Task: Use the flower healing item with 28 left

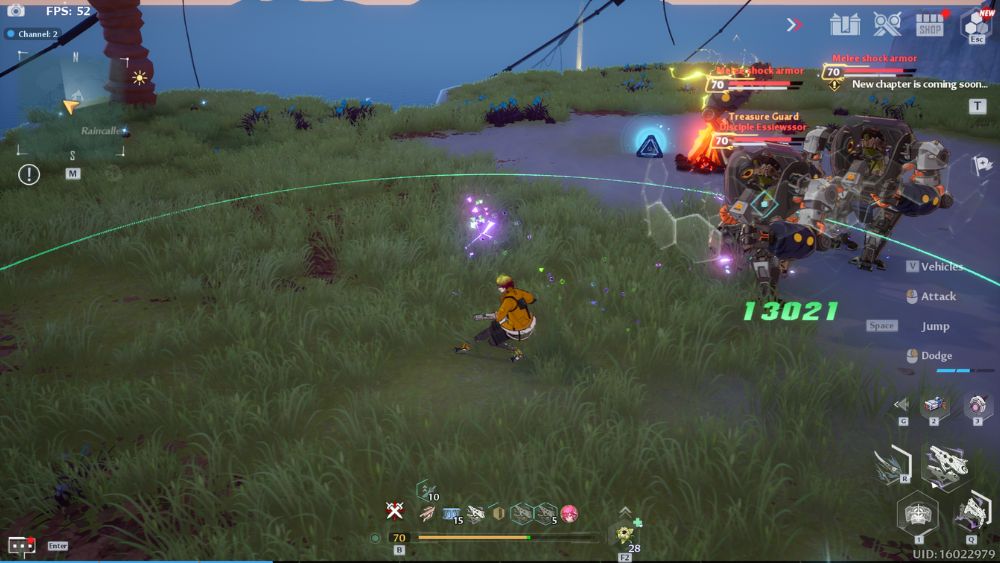Action: [x=626, y=534]
